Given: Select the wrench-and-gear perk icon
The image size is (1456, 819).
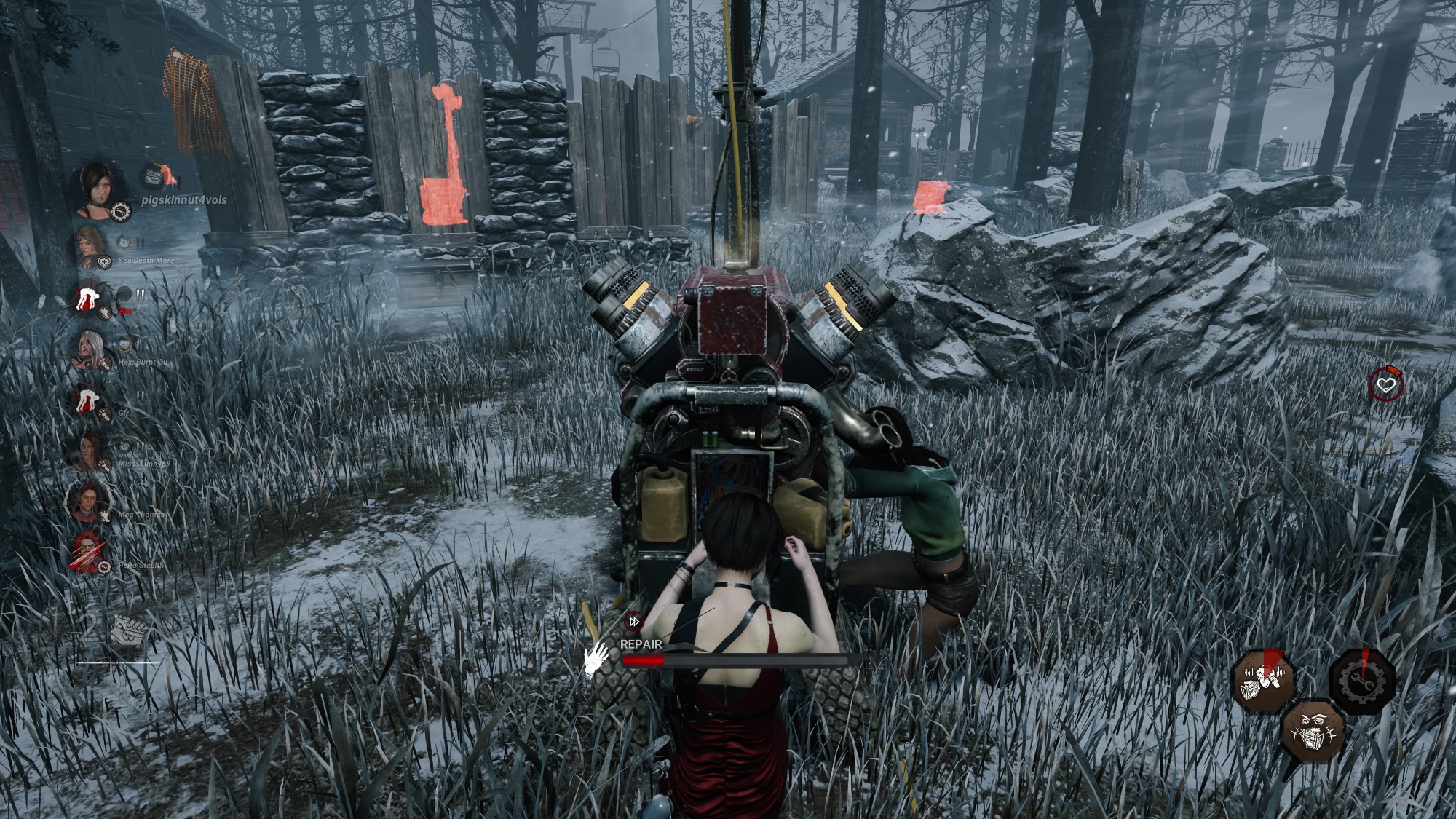Looking at the screenshot, I should coord(1362,681).
